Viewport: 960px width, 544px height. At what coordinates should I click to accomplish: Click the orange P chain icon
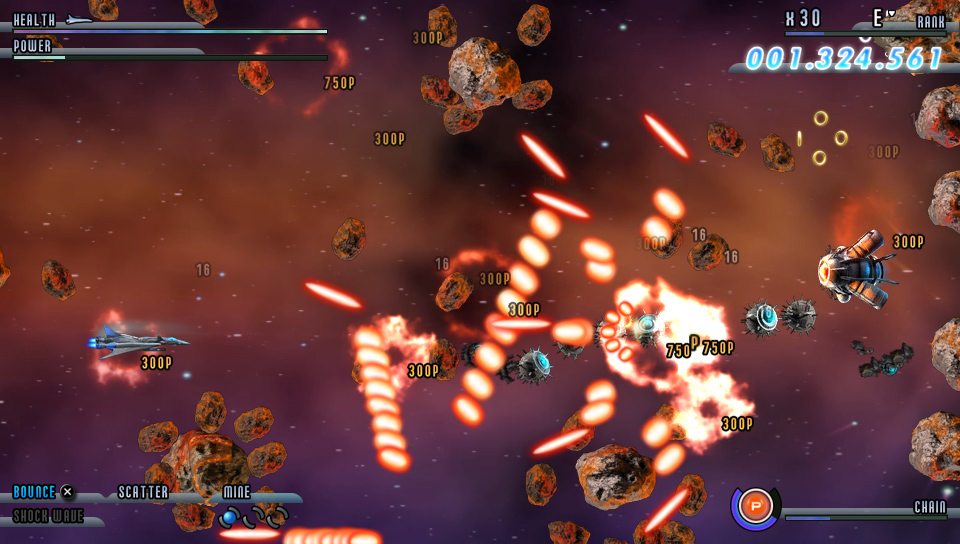coord(756,505)
